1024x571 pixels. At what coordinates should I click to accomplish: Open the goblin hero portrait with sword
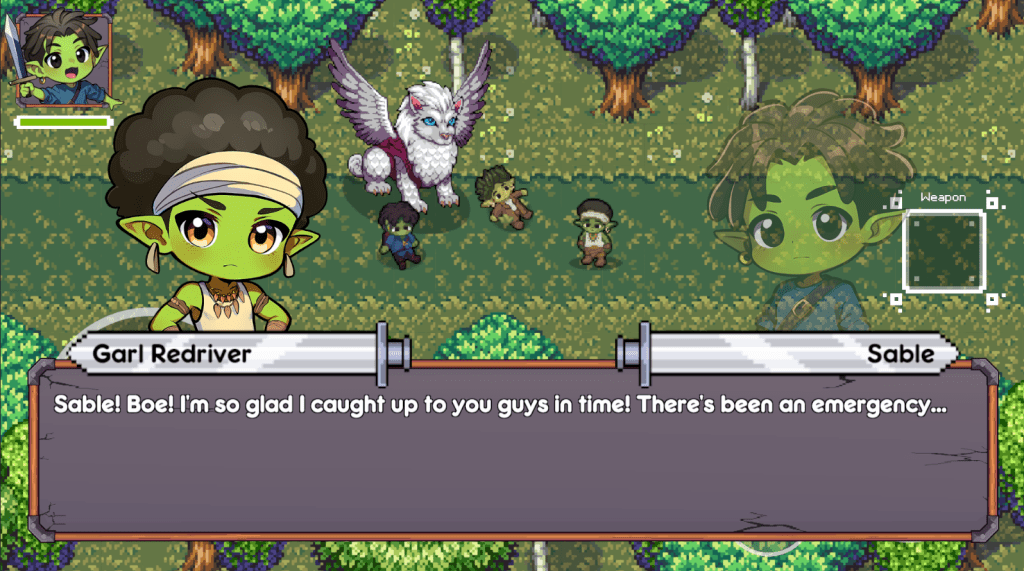pyautogui.click(x=62, y=62)
